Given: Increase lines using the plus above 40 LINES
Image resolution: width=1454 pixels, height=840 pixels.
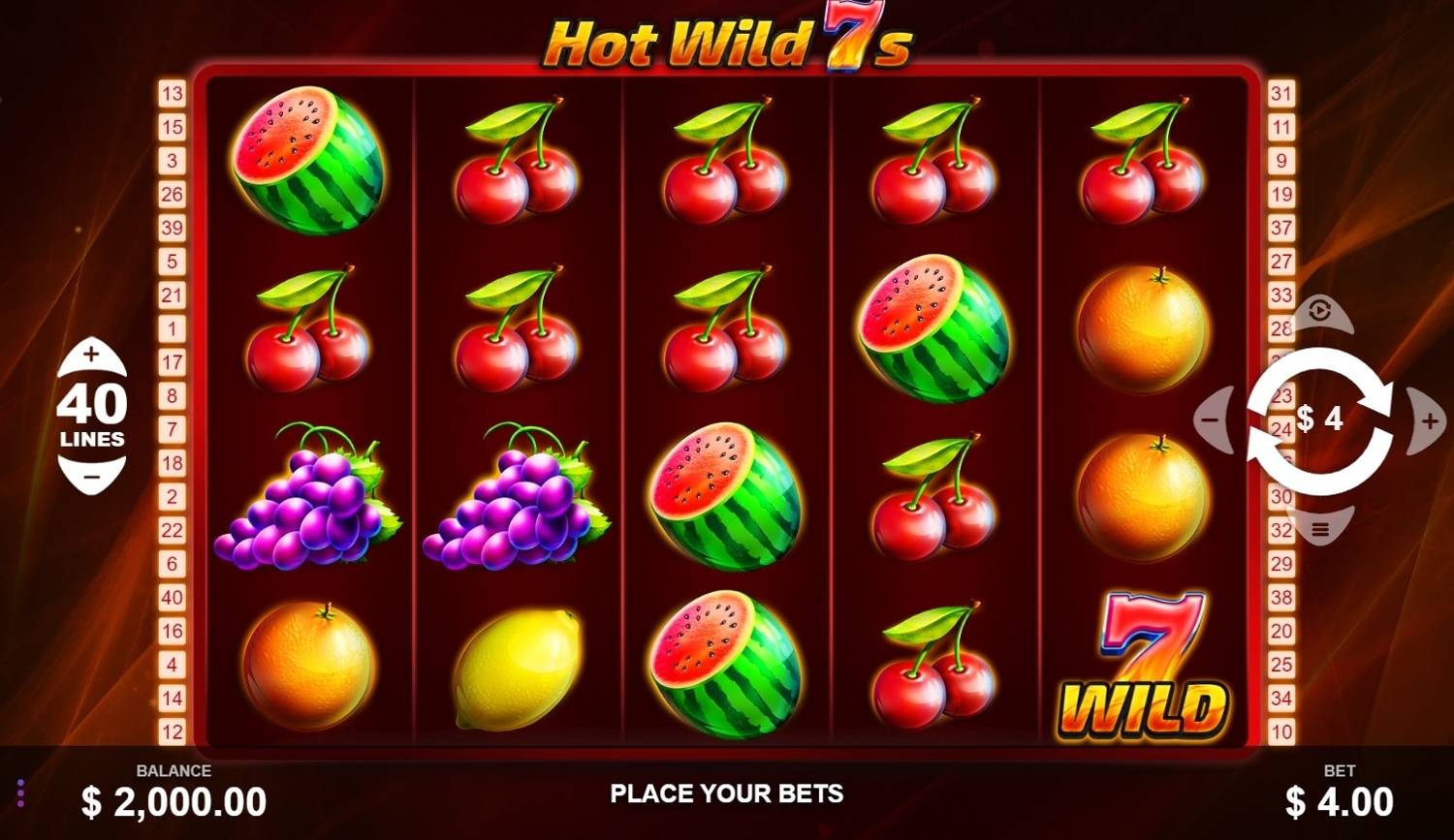Looking at the screenshot, I should (92, 355).
